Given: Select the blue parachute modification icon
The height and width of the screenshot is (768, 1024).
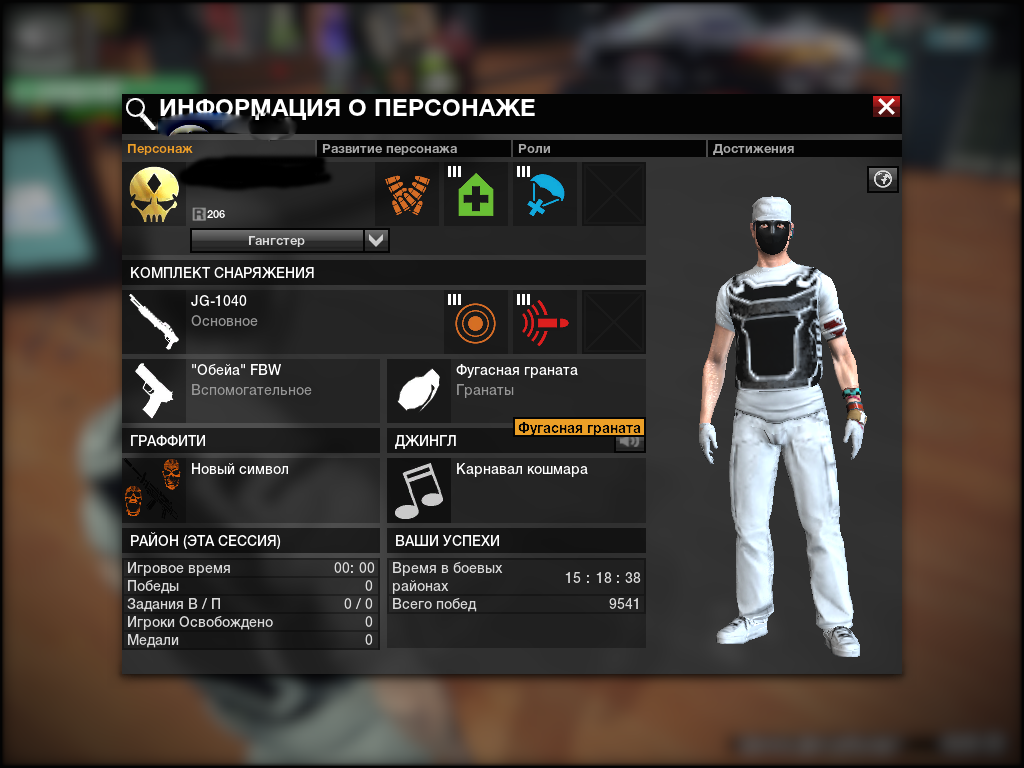Looking at the screenshot, I should pyautogui.click(x=545, y=194).
